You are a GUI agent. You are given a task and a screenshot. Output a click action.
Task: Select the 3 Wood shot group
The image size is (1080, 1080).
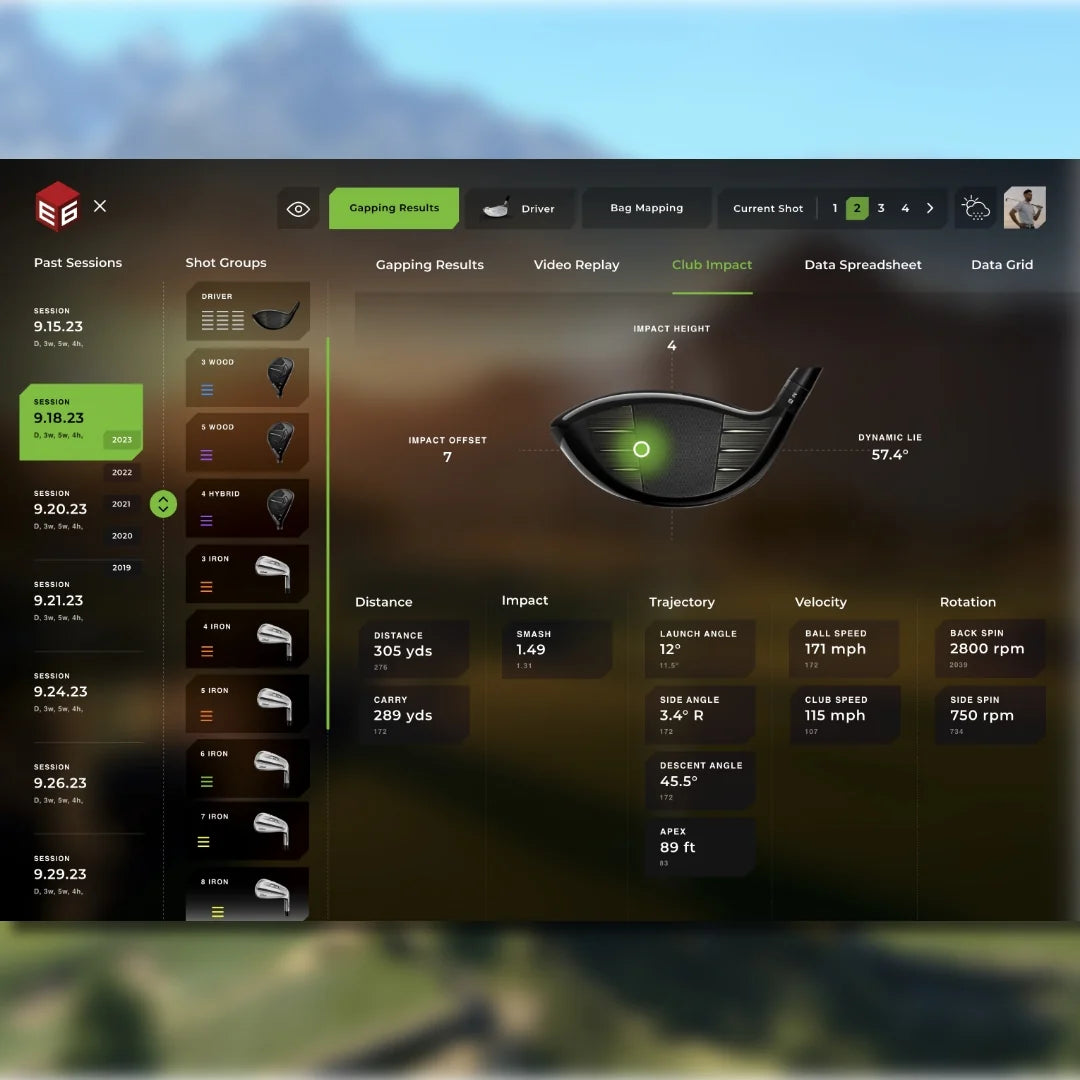pyautogui.click(x=247, y=377)
